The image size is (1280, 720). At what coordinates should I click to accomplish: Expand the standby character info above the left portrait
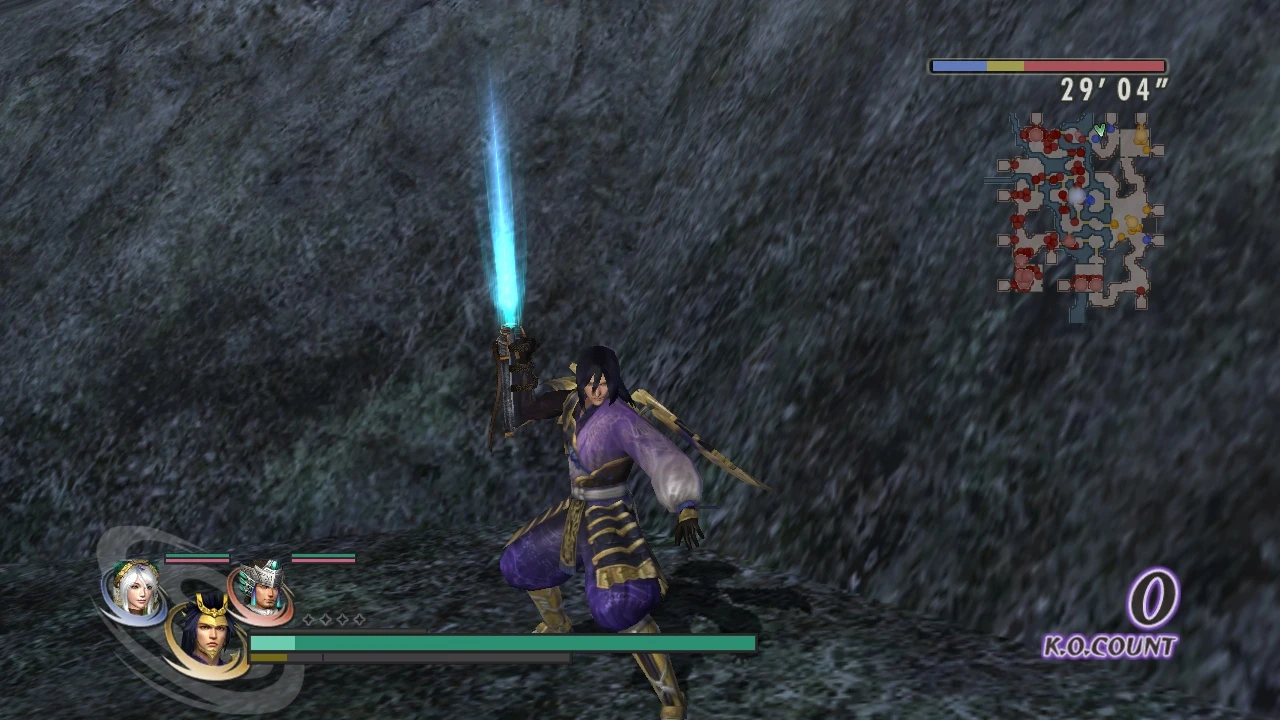[x=197, y=559]
